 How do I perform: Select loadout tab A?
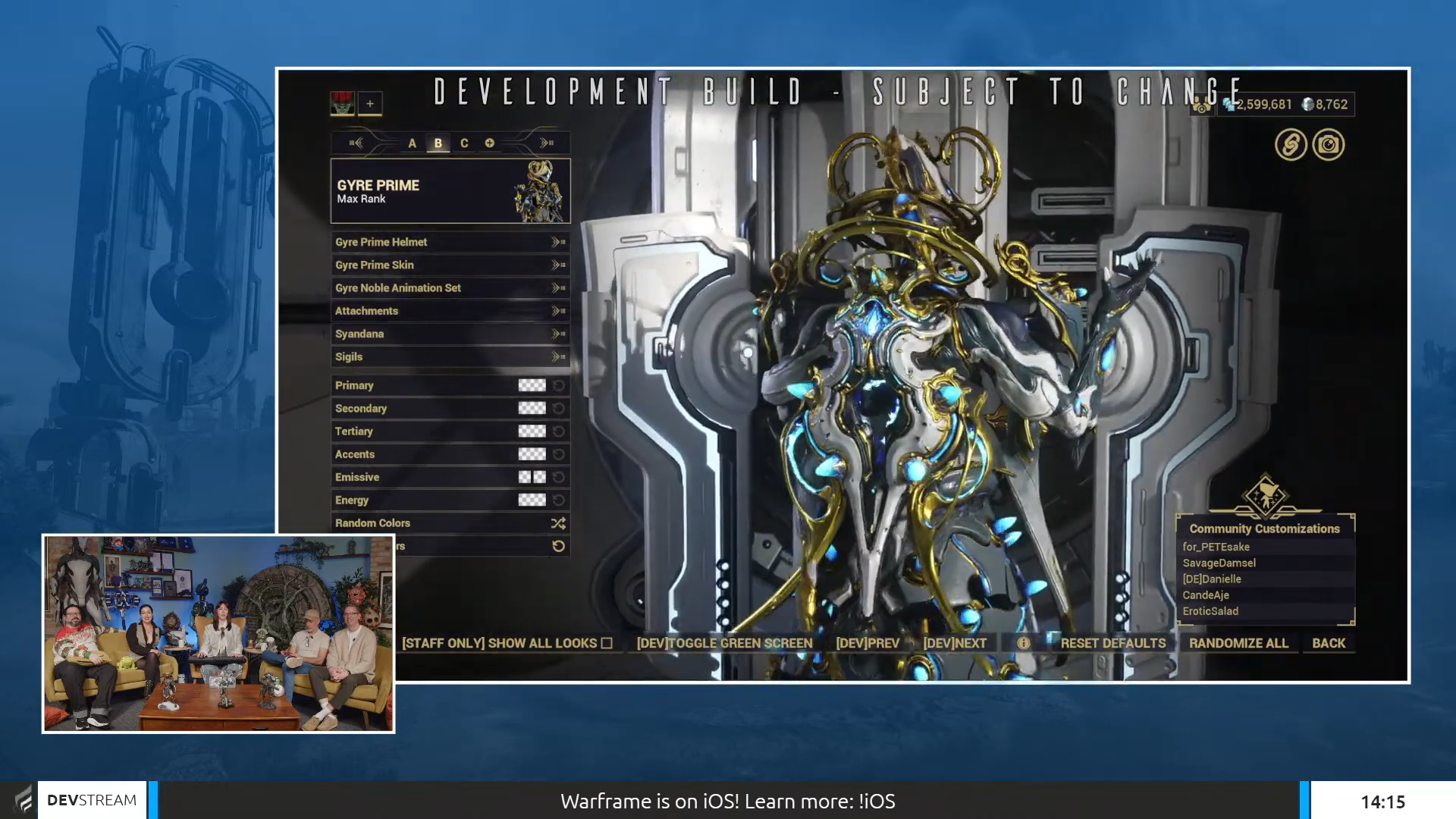pos(412,143)
